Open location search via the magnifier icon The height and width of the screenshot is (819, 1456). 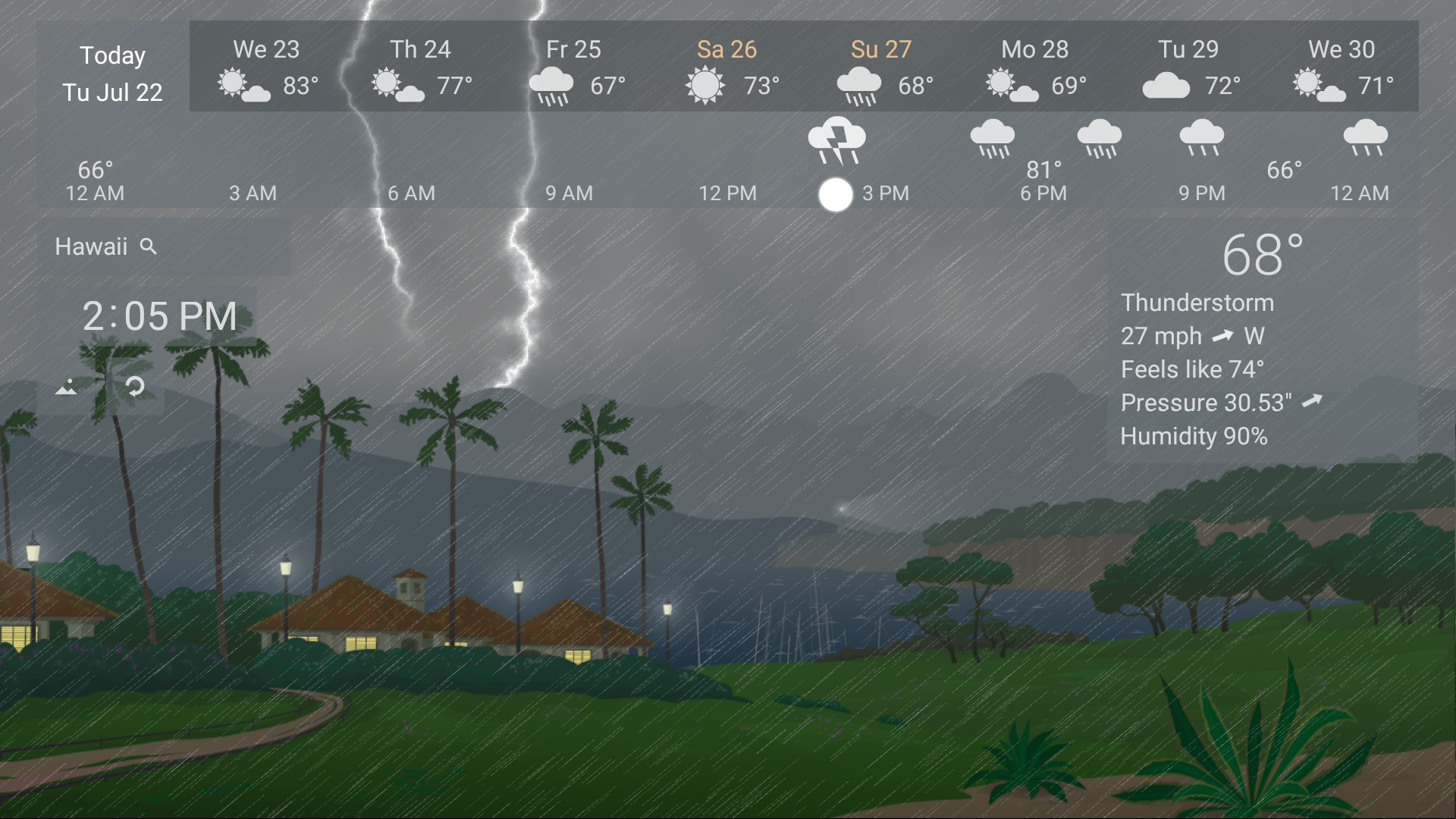(149, 246)
